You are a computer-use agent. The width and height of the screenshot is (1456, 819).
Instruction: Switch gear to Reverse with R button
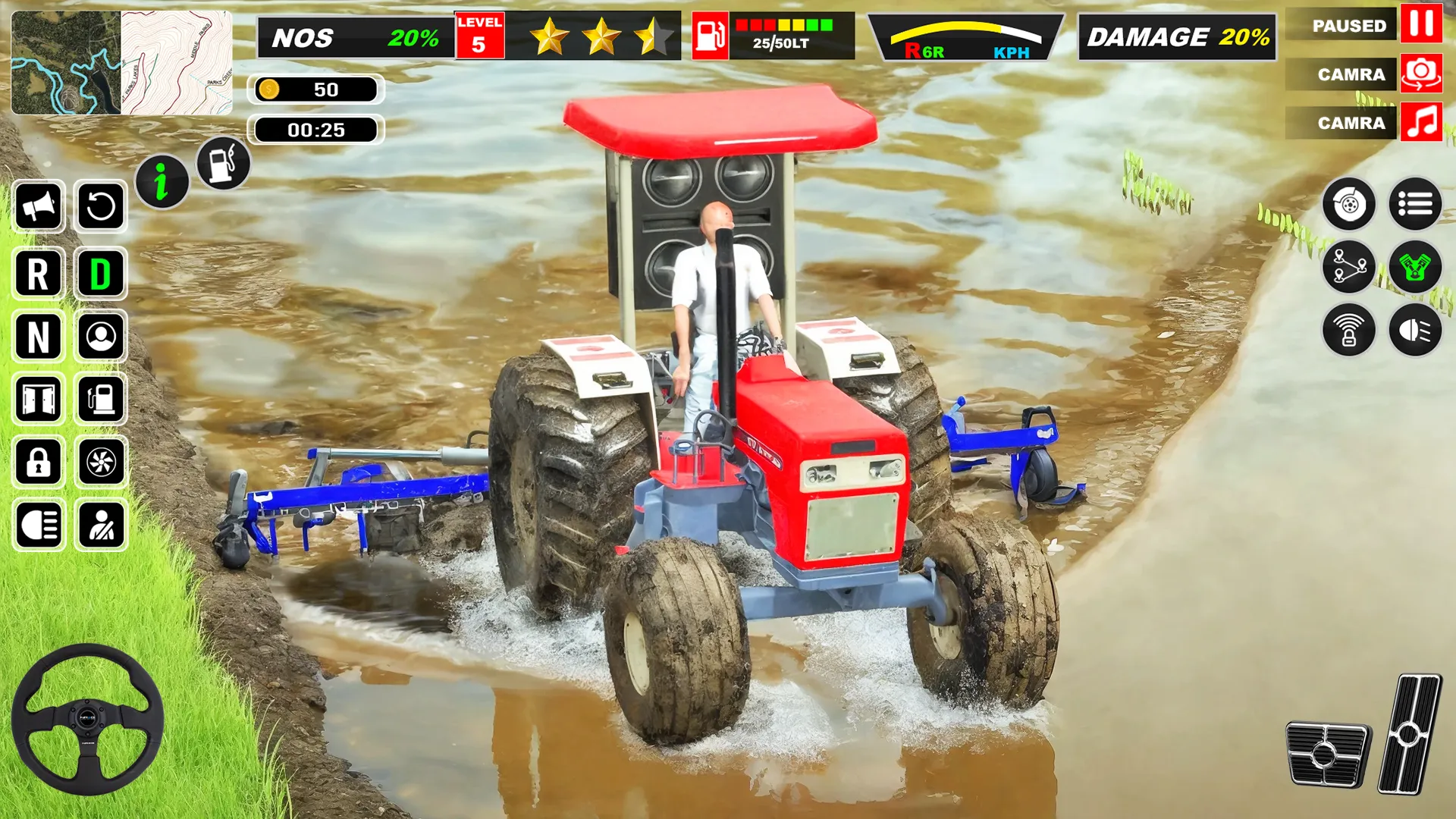pyautogui.click(x=38, y=275)
